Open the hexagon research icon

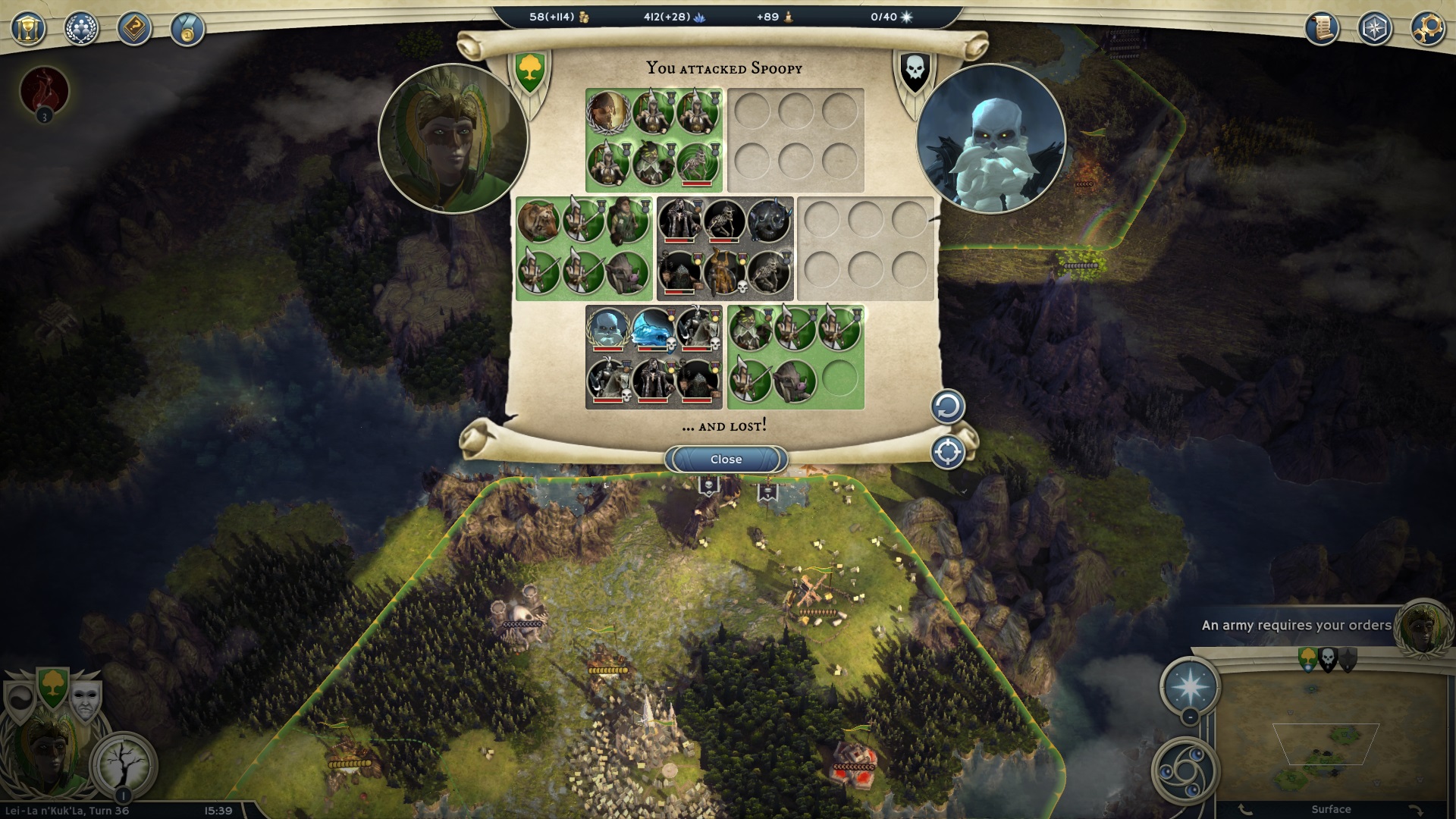click(x=1374, y=29)
